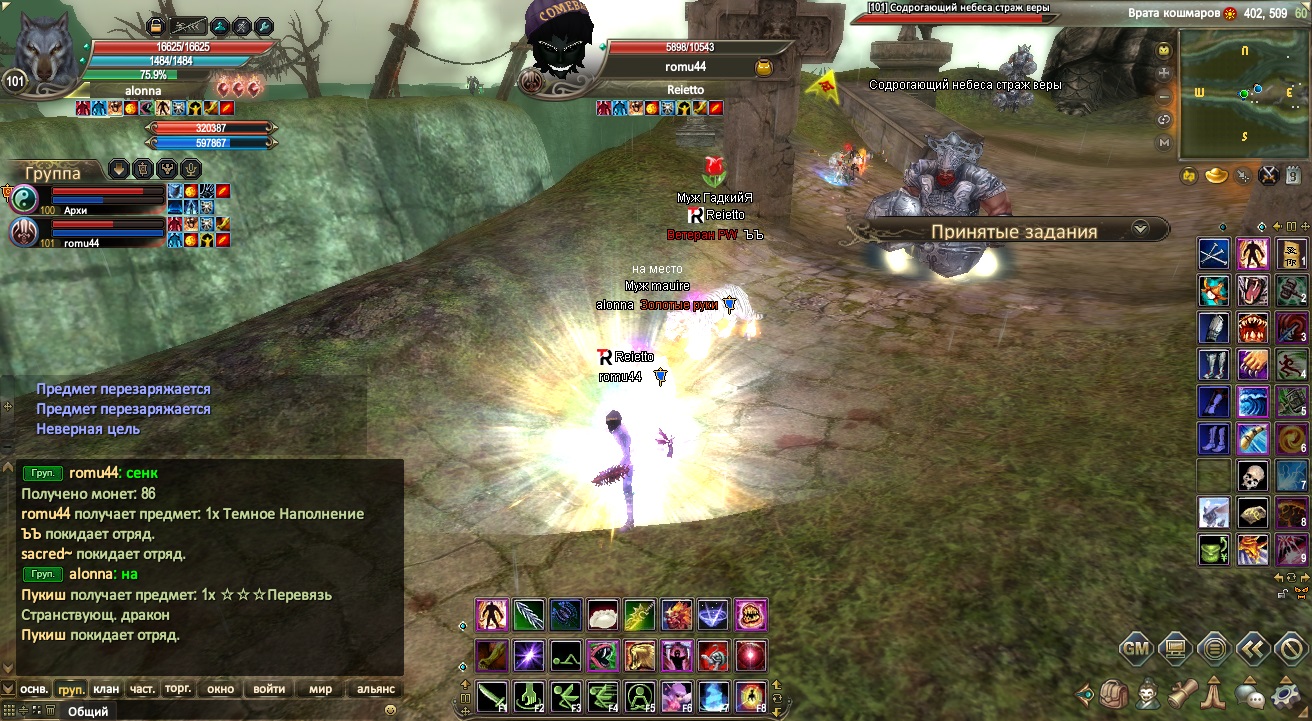The height and width of the screenshot is (721, 1312).
Task: Select the альянс chat channel tab
Action: [x=376, y=689]
